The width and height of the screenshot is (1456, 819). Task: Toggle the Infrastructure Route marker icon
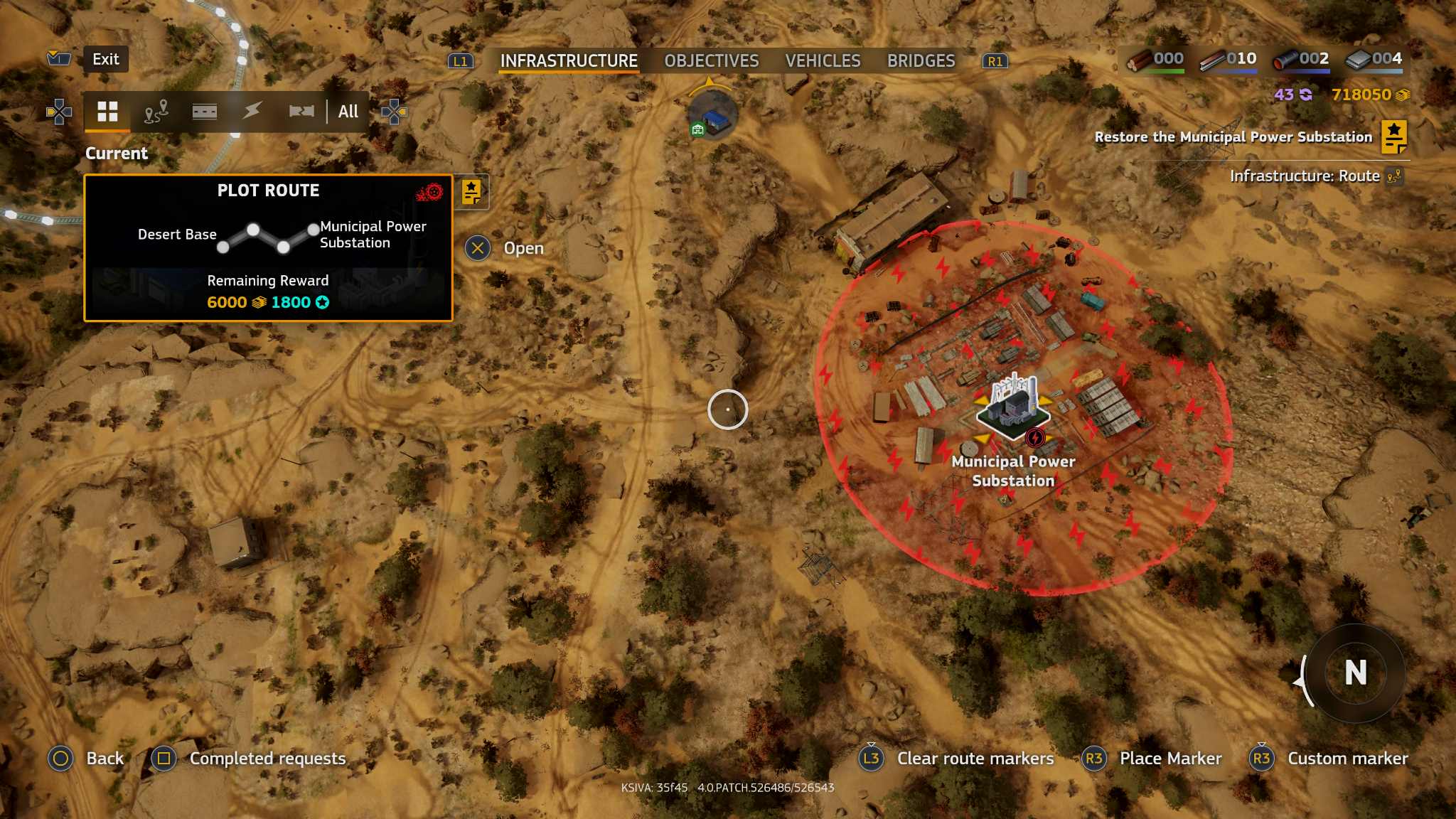[1393, 176]
